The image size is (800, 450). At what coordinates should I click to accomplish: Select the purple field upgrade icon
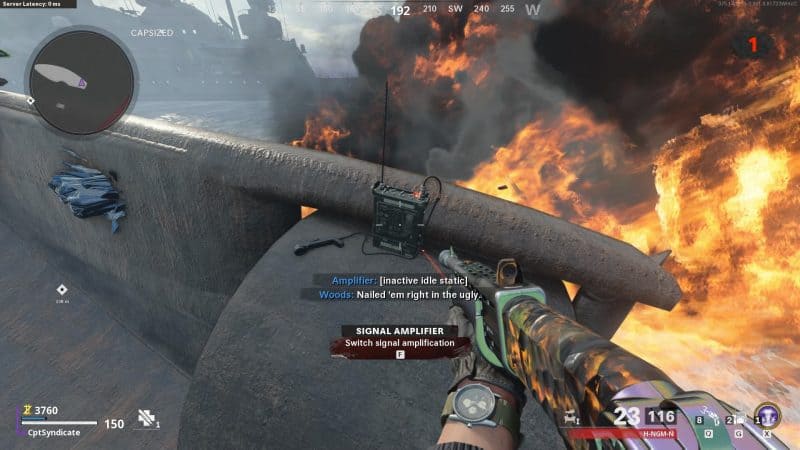[767, 415]
